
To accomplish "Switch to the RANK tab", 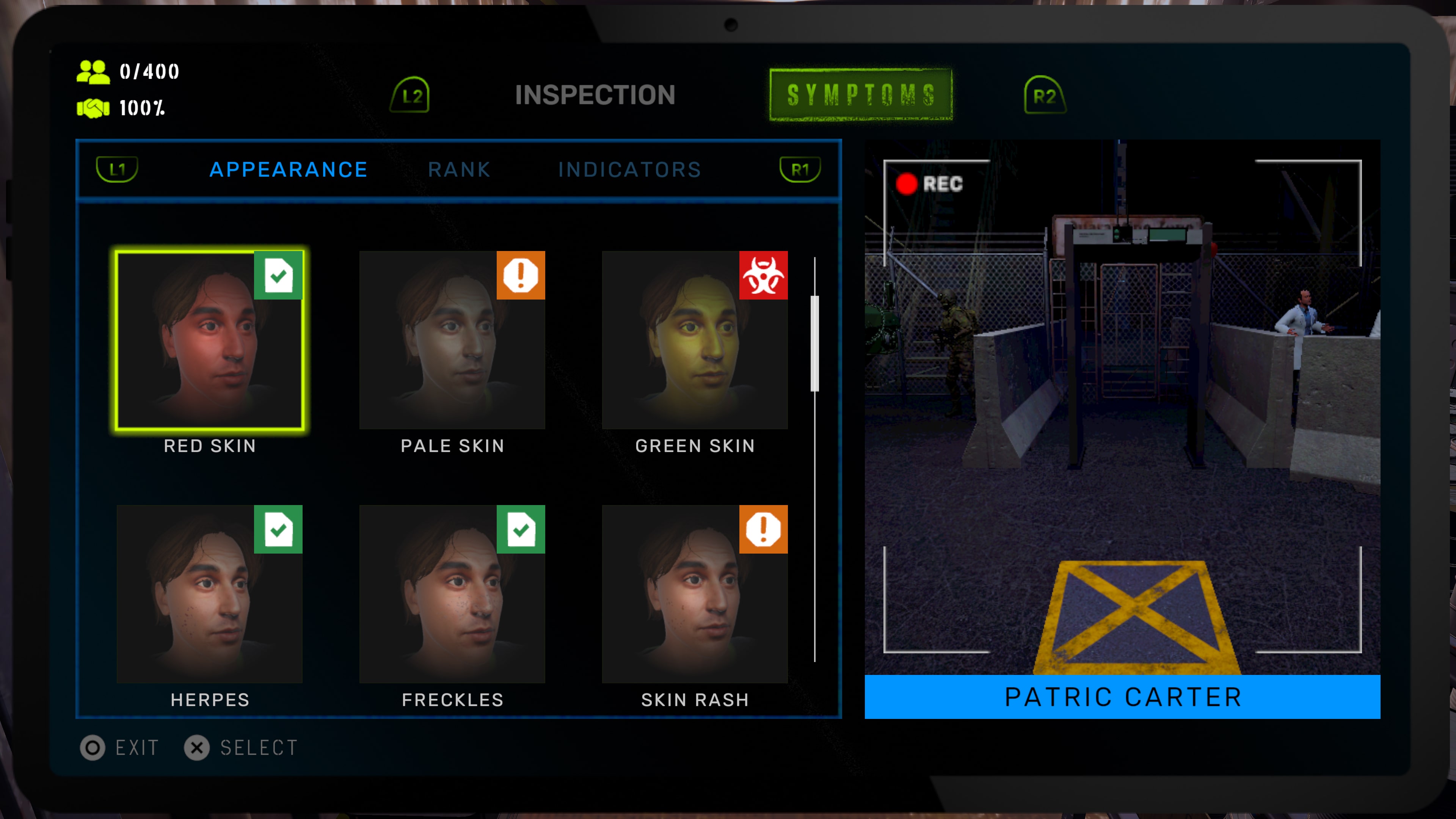I will pos(459,169).
